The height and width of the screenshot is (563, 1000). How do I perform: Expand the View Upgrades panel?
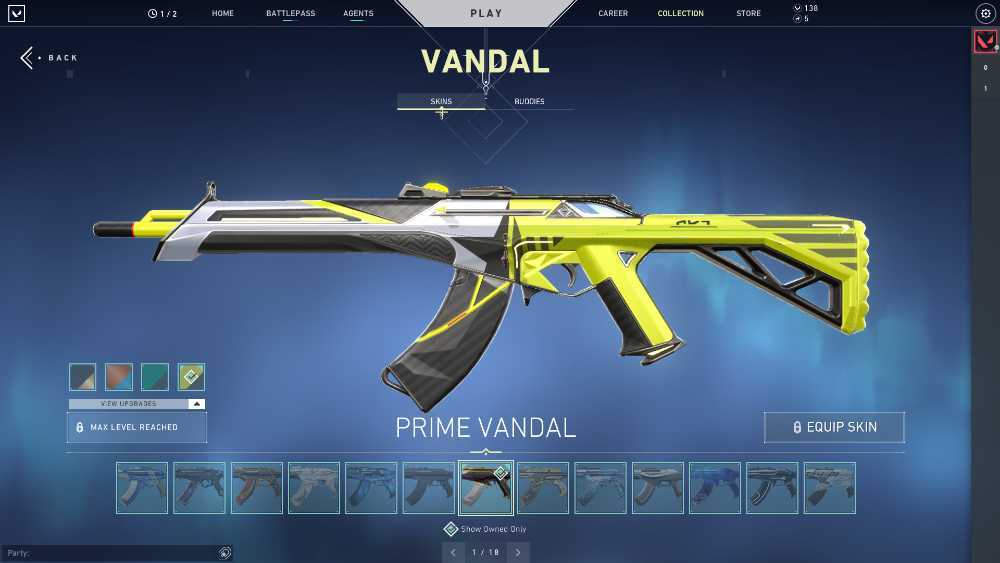click(136, 404)
